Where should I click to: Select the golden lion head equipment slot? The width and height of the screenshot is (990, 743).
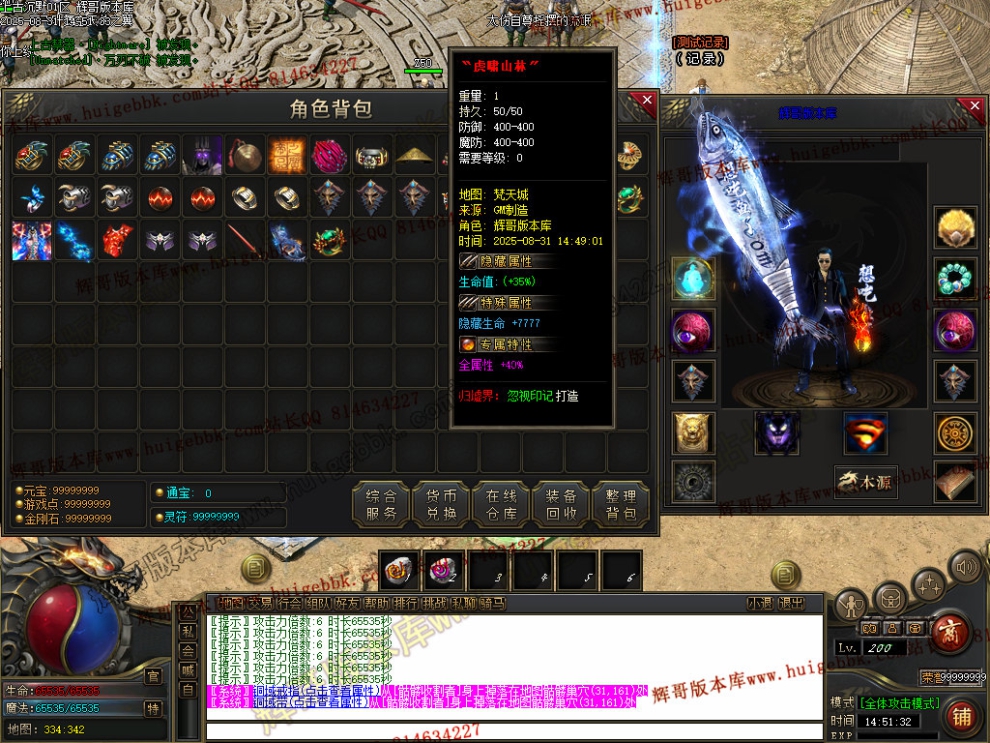(691, 432)
